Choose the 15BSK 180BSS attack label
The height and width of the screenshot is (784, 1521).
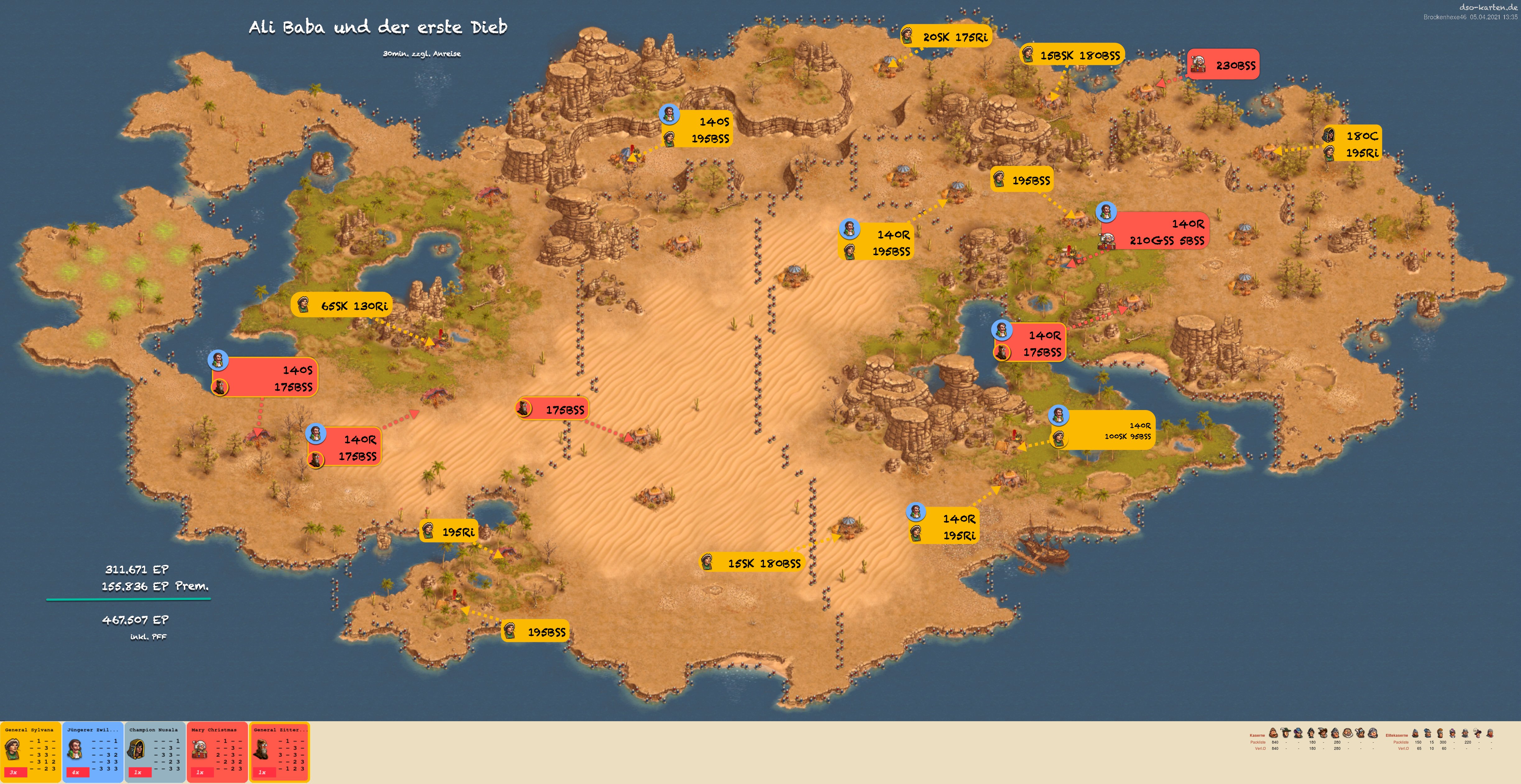(1072, 55)
